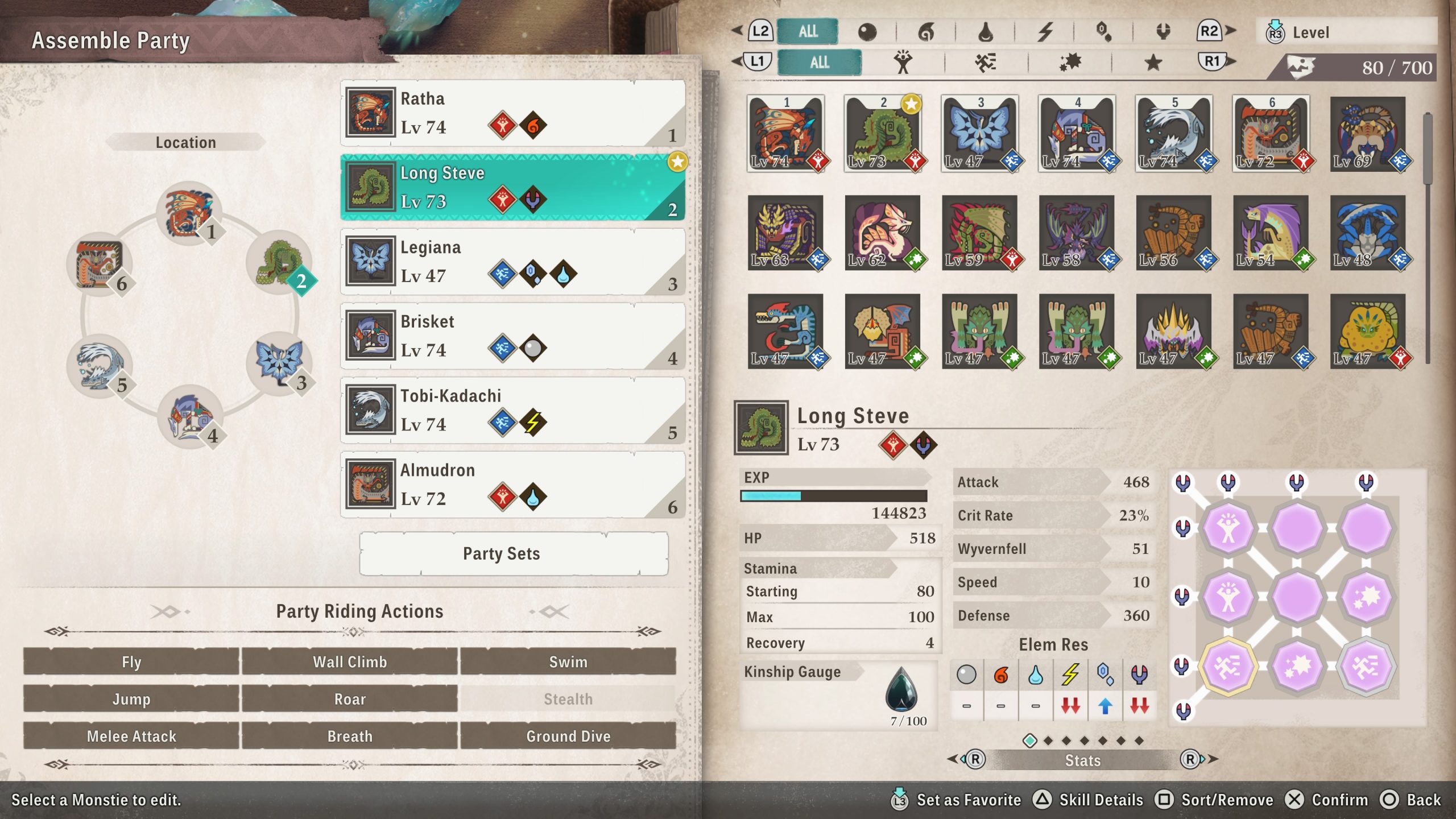Viewport: 1456px width, 819px height.
Task: Select the Tobi-Kadachi party row
Action: tap(512, 410)
